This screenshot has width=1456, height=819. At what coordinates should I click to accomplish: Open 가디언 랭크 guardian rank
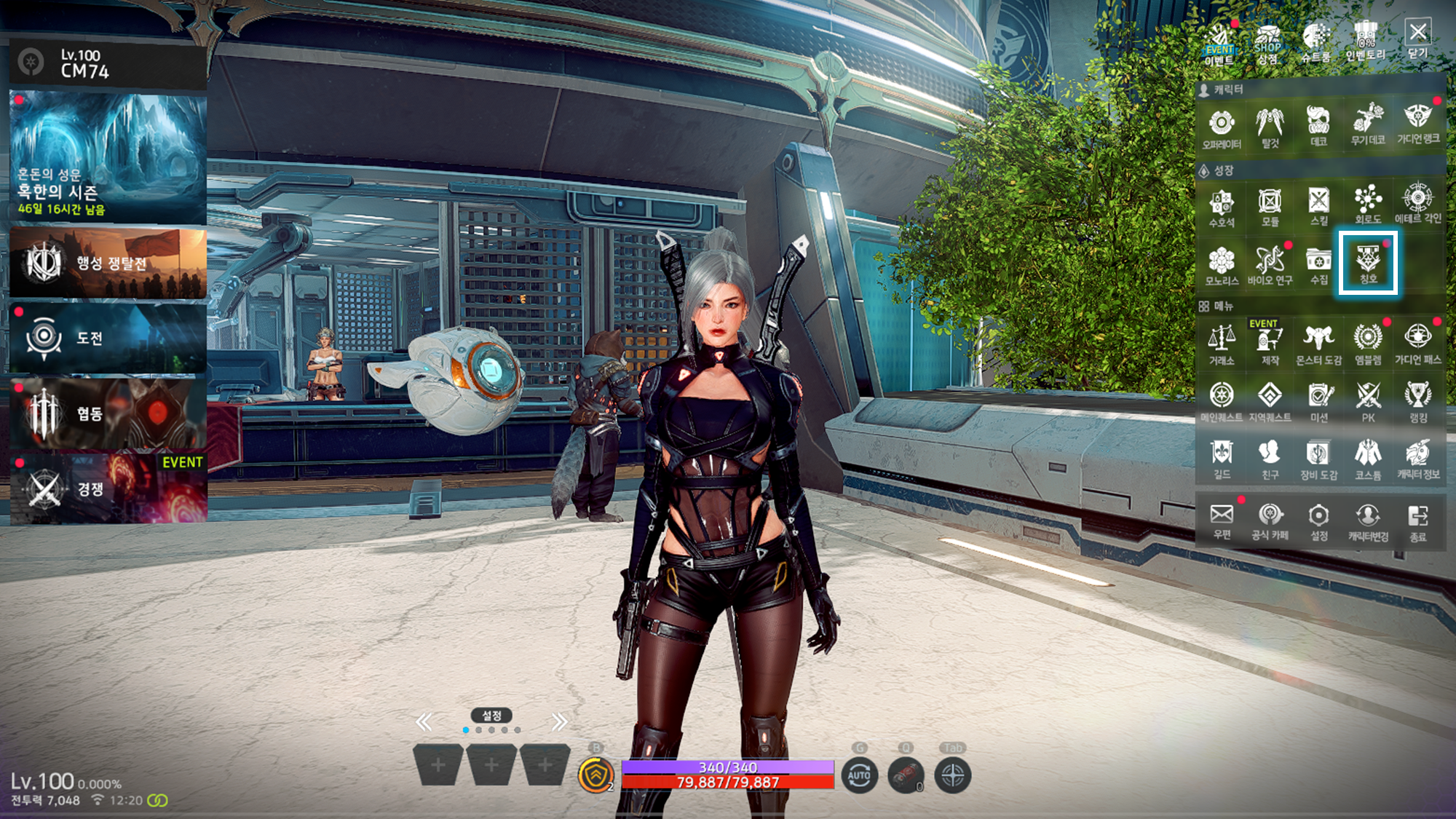[1417, 124]
